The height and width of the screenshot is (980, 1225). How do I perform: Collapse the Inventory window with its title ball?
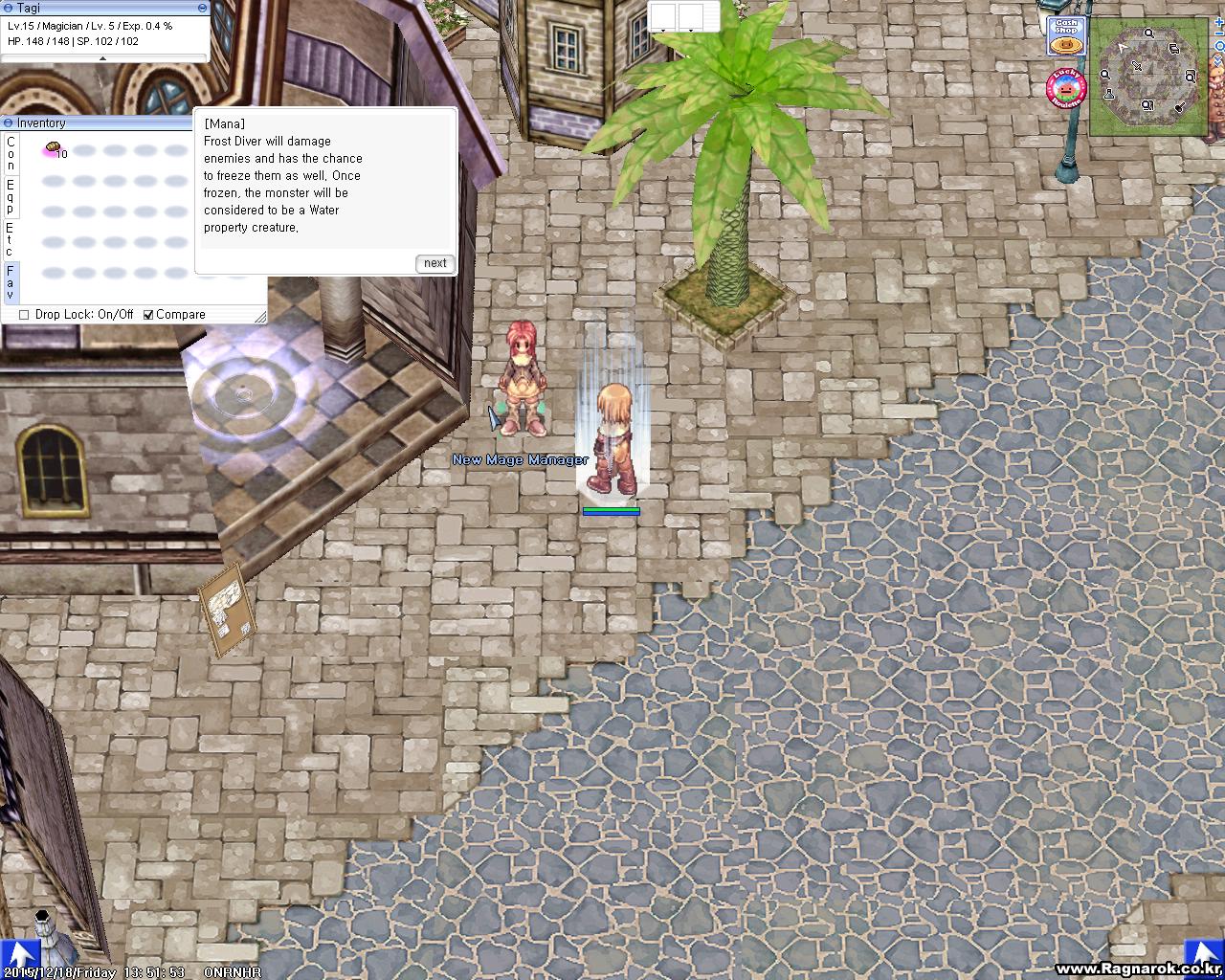9,122
